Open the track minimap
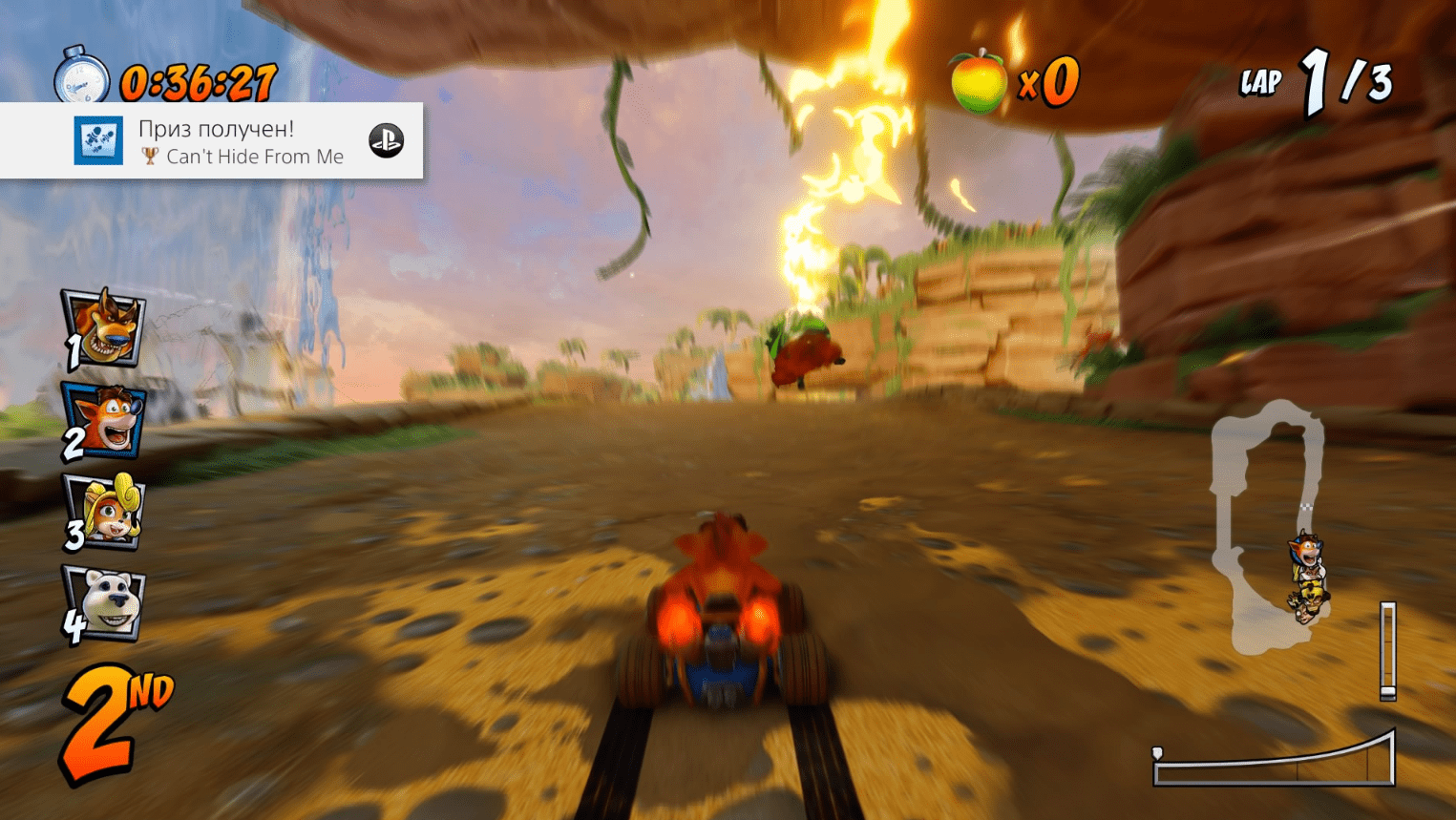This screenshot has width=1456, height=820. [x=1268, y=527]
